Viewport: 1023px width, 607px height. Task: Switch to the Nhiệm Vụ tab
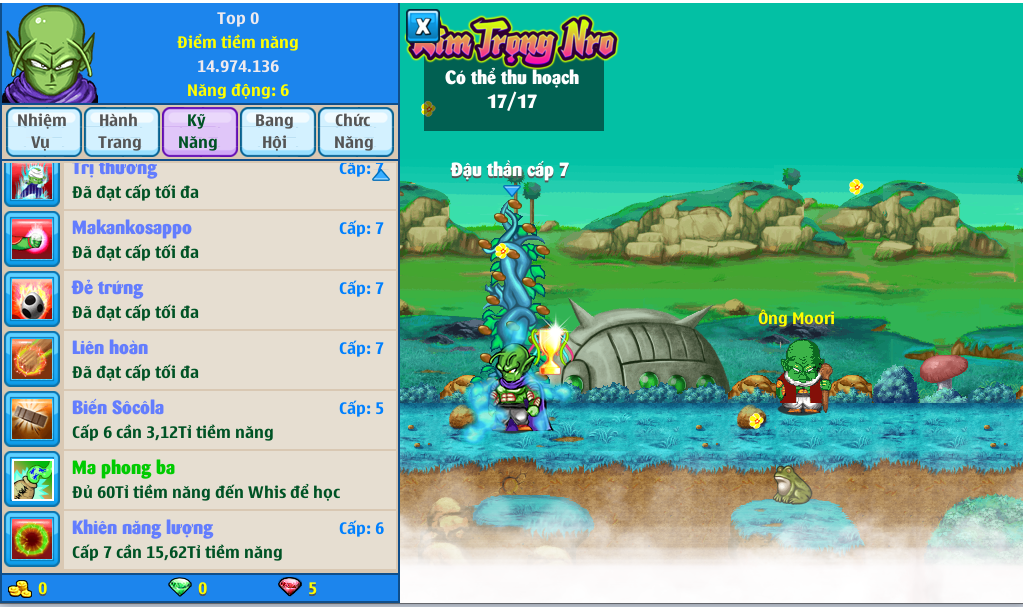point(42,131)
